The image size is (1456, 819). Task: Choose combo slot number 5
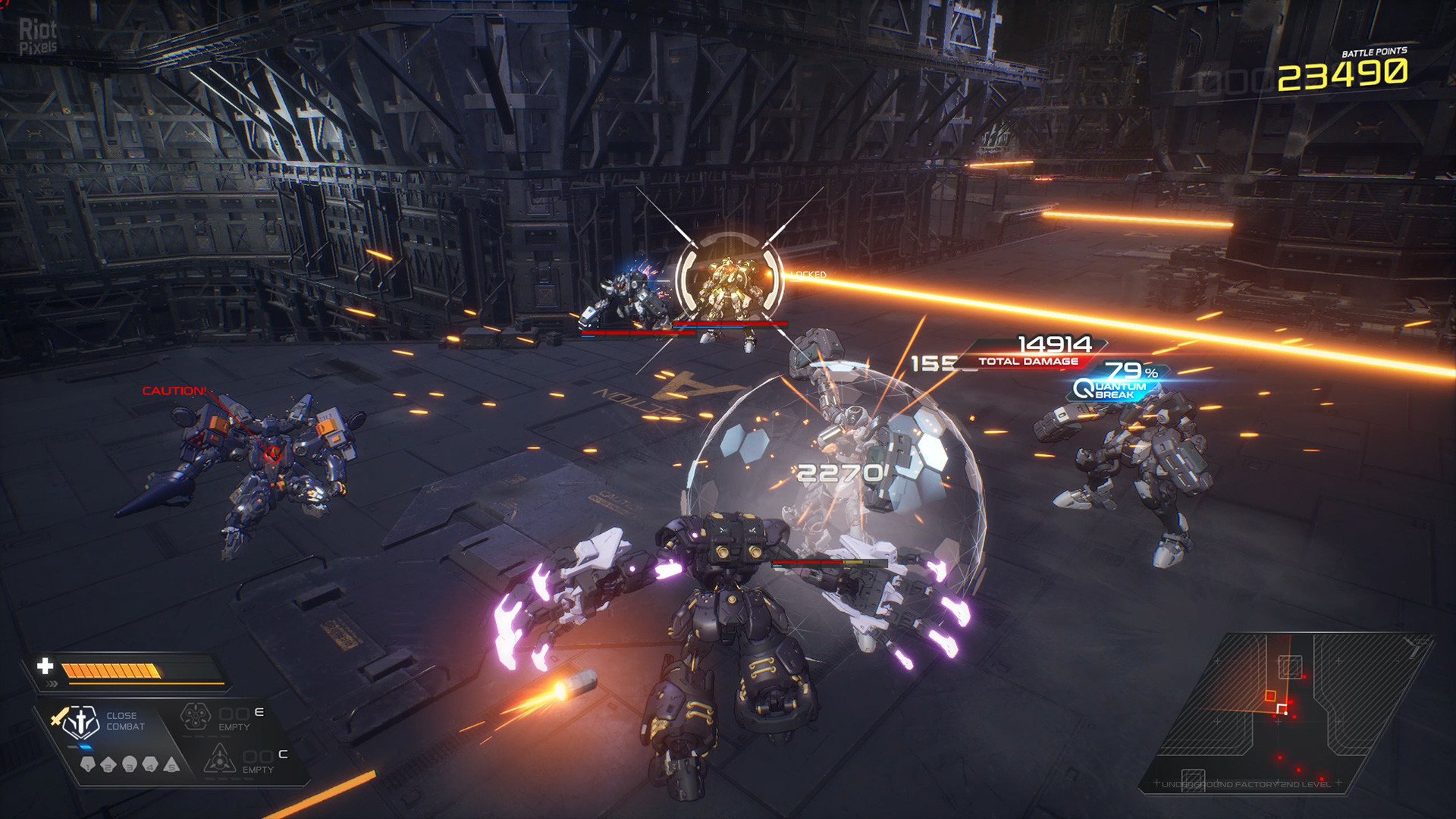(x=171, y=764)
